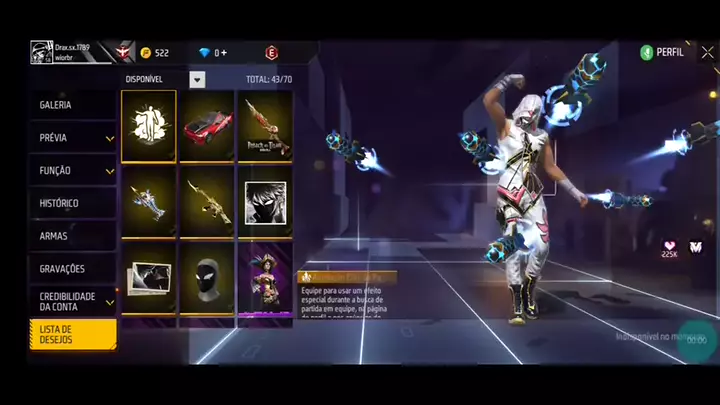720x405 pixels.
Task: Select the black balaclava mask item
Action: coord(207,281)
